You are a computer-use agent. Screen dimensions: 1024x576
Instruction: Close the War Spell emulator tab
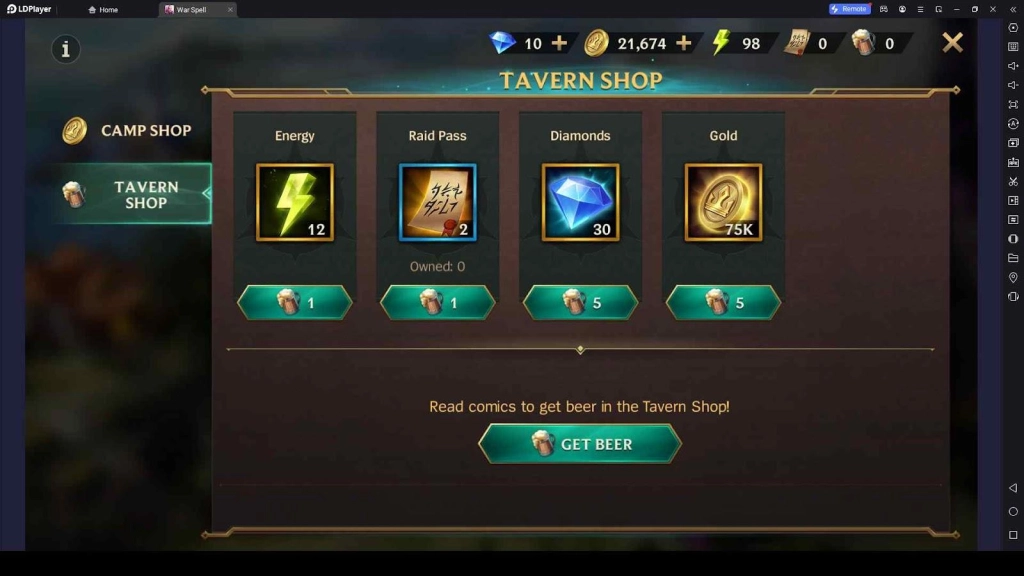point(230,9)
